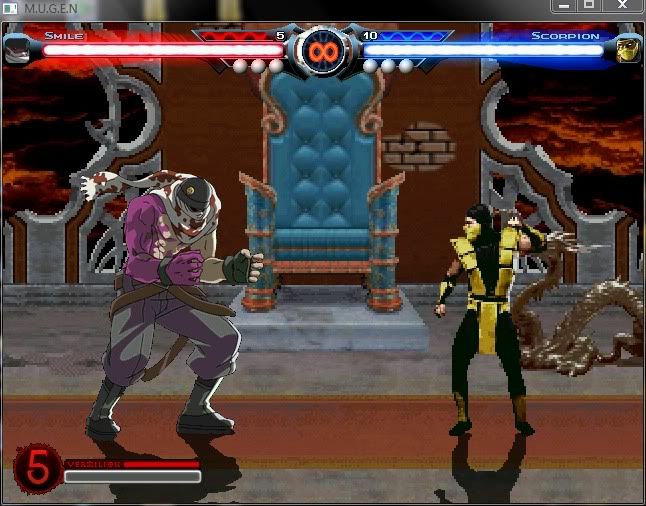Maximize the M.U.G.E.N window

[x=589, y=6]
